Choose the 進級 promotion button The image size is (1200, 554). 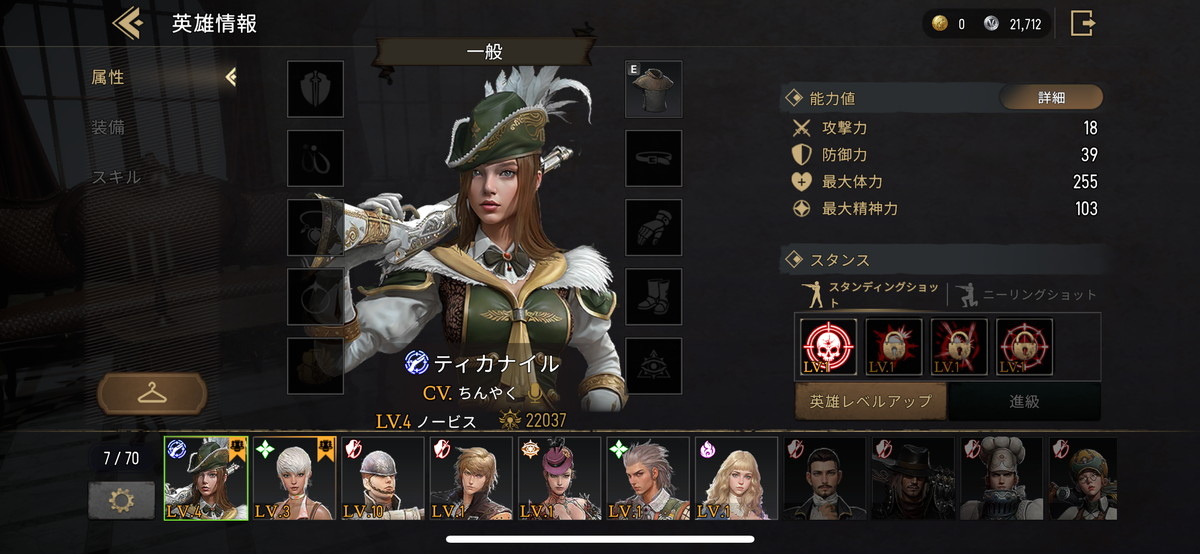(1024, 401)
